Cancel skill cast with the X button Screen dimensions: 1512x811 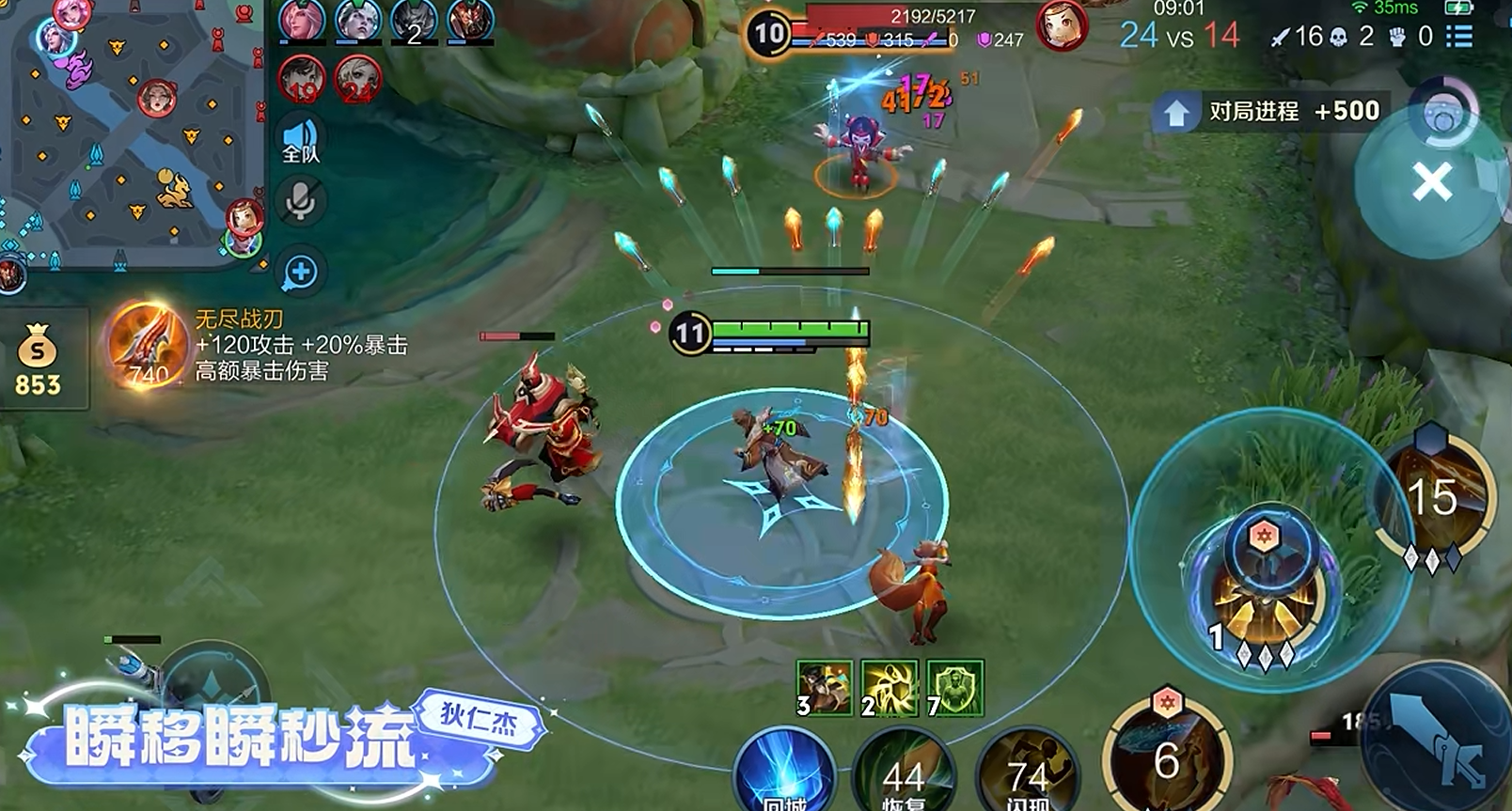[1431, 182]
